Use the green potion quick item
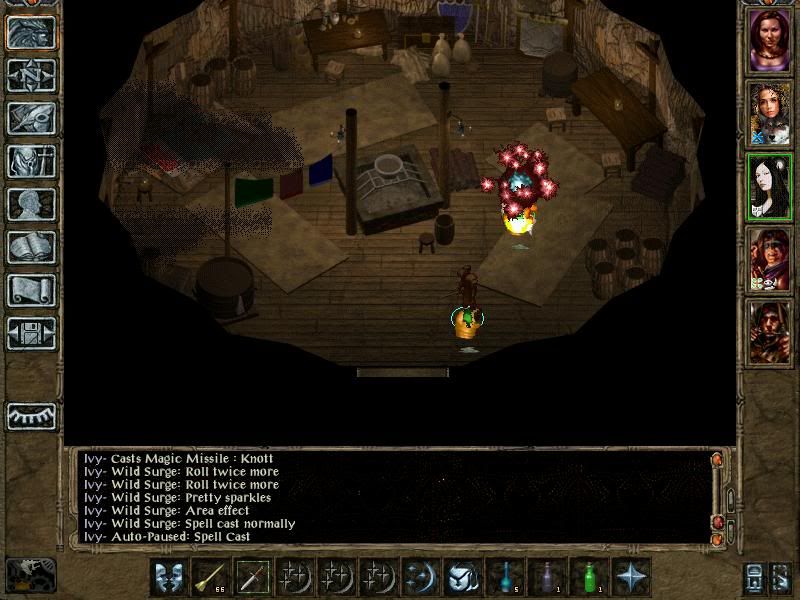Viewport: 800px width, 600px height. point(588,578)
